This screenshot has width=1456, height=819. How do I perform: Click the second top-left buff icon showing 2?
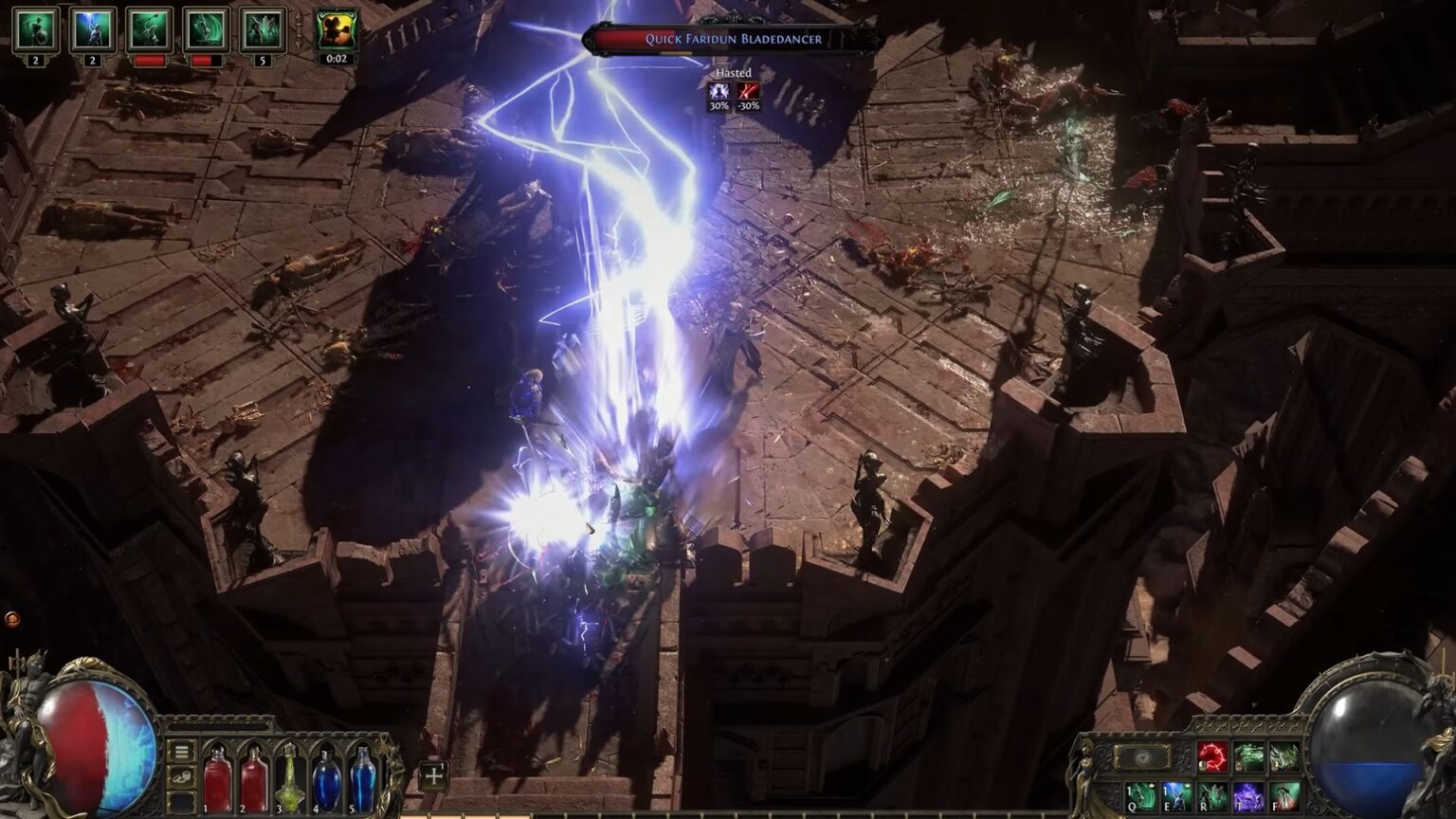pyautogui.click(x=93, y=31)
